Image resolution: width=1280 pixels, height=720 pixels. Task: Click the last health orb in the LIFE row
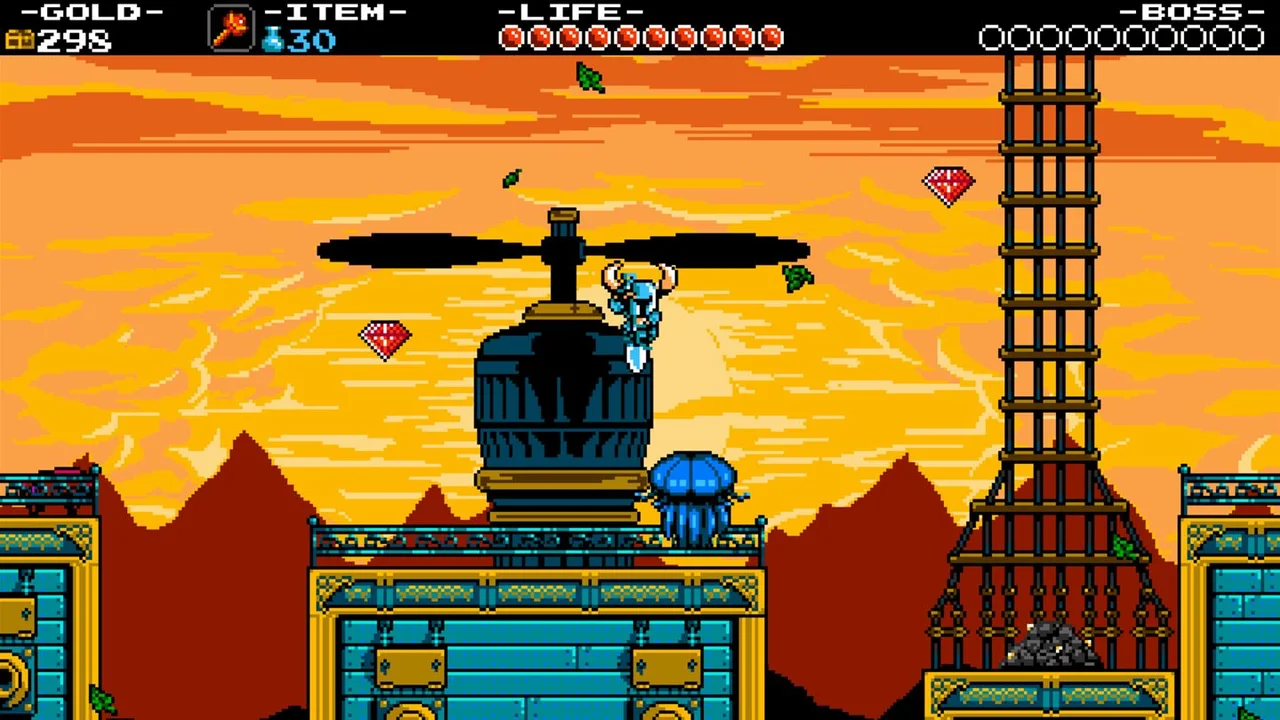(772, 38)
